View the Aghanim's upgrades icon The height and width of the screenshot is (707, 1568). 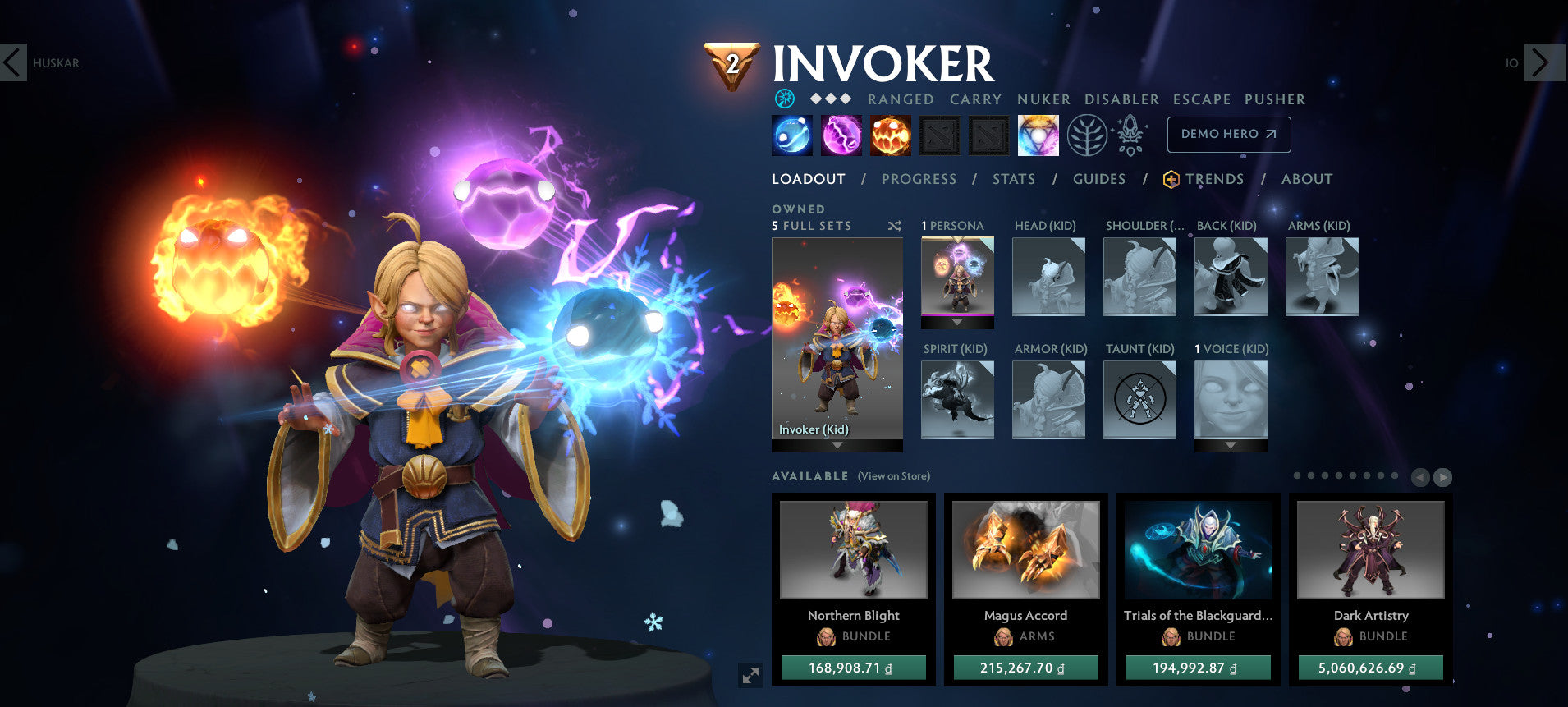coord(1131,135)
